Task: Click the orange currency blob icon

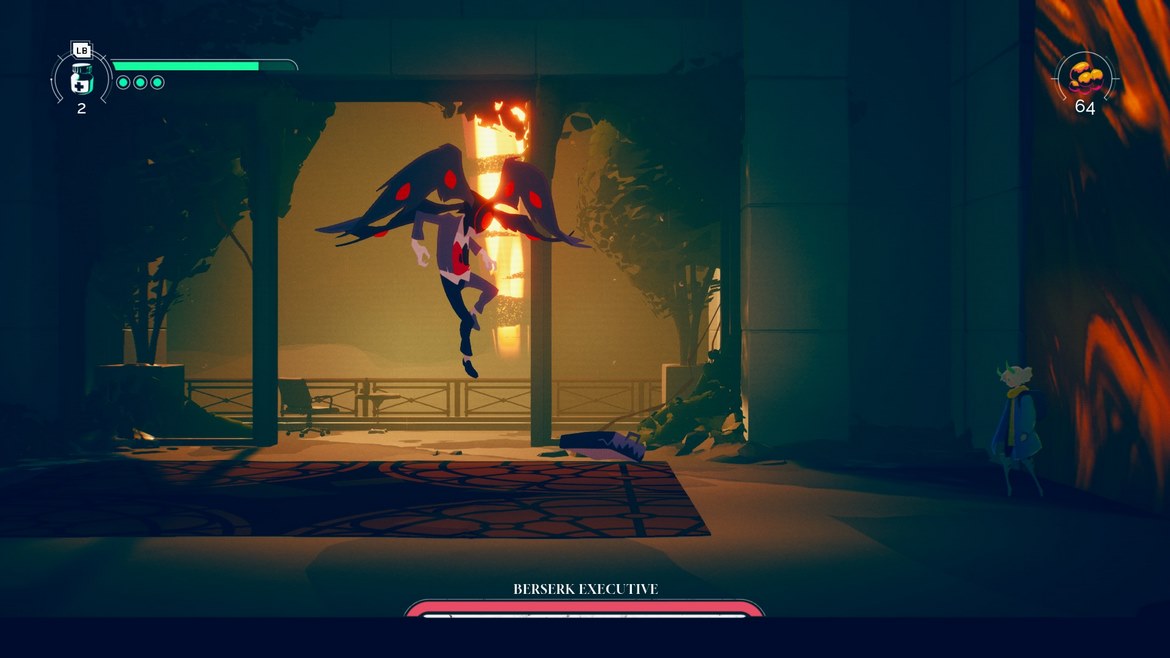Action: (x=1085, y=76)
